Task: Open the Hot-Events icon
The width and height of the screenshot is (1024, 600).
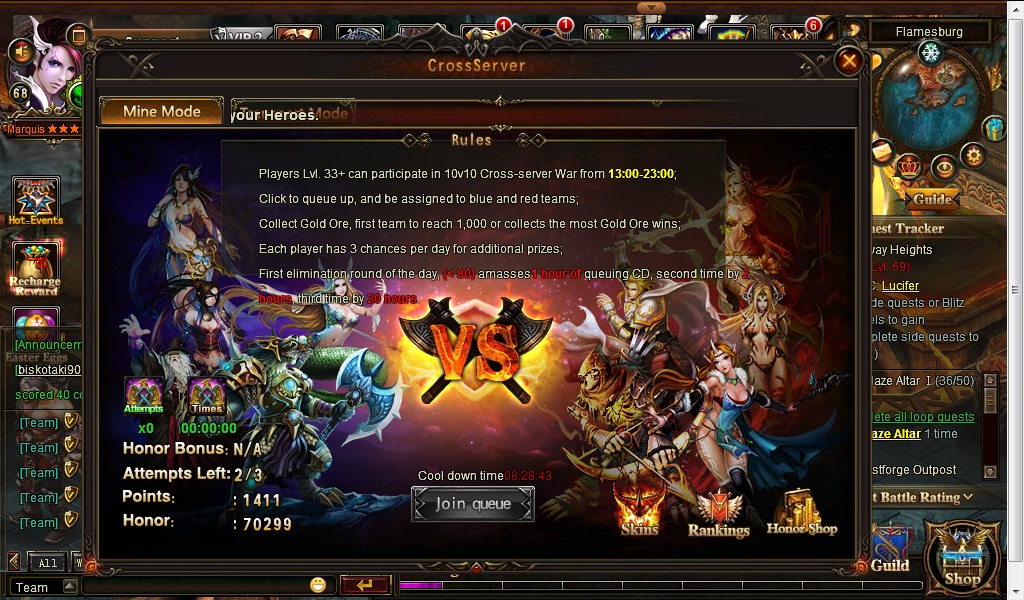Action: [x=36, y=200]
